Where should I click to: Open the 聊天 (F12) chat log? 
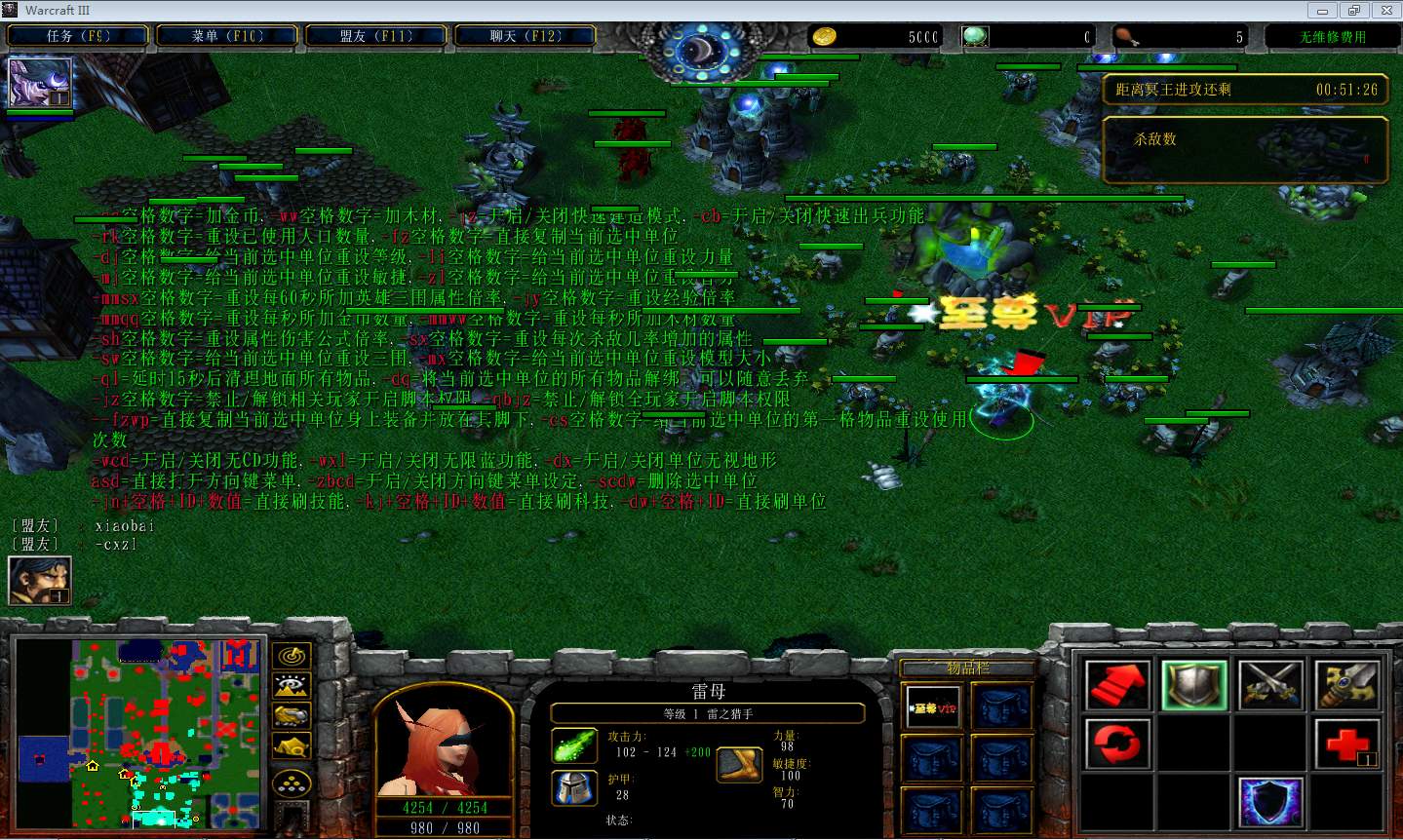click(526, 36)
